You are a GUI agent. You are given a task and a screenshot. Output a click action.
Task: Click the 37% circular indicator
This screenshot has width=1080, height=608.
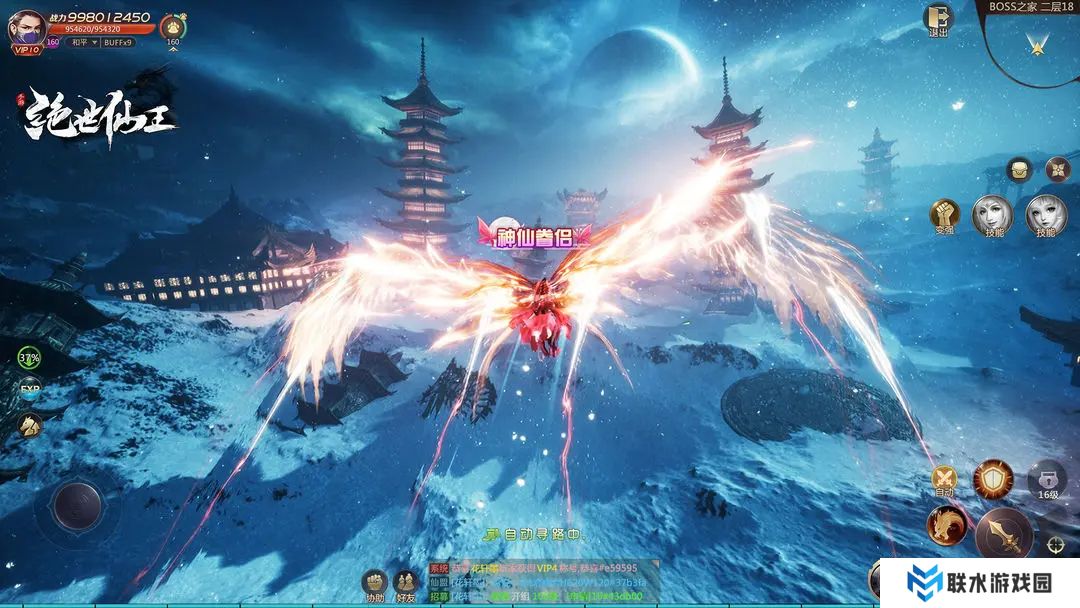click(29, 357)
